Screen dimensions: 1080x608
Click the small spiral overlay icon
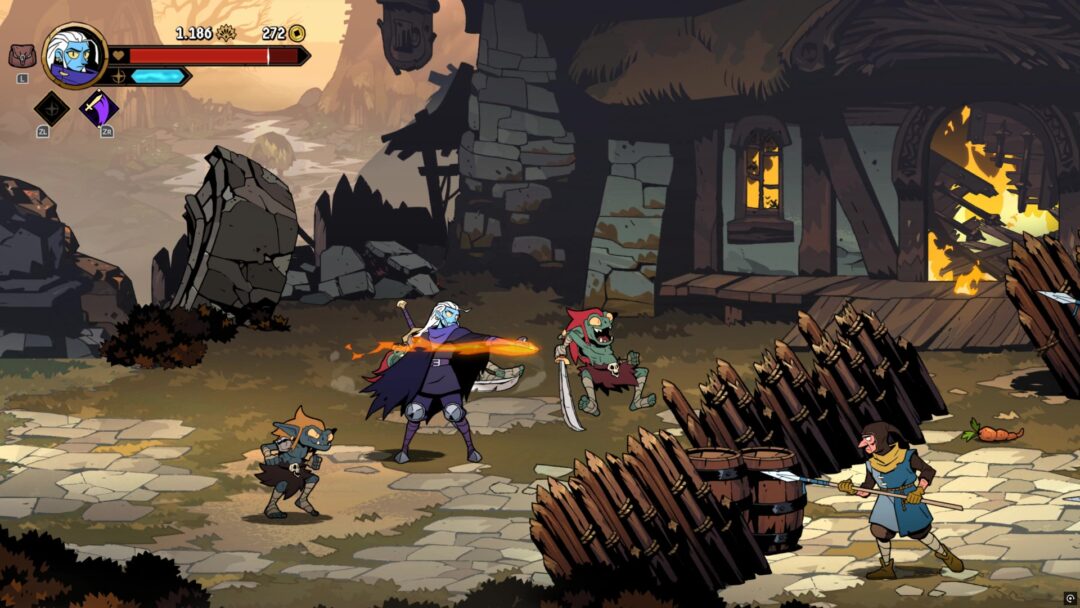click(x=1069, y=598)
